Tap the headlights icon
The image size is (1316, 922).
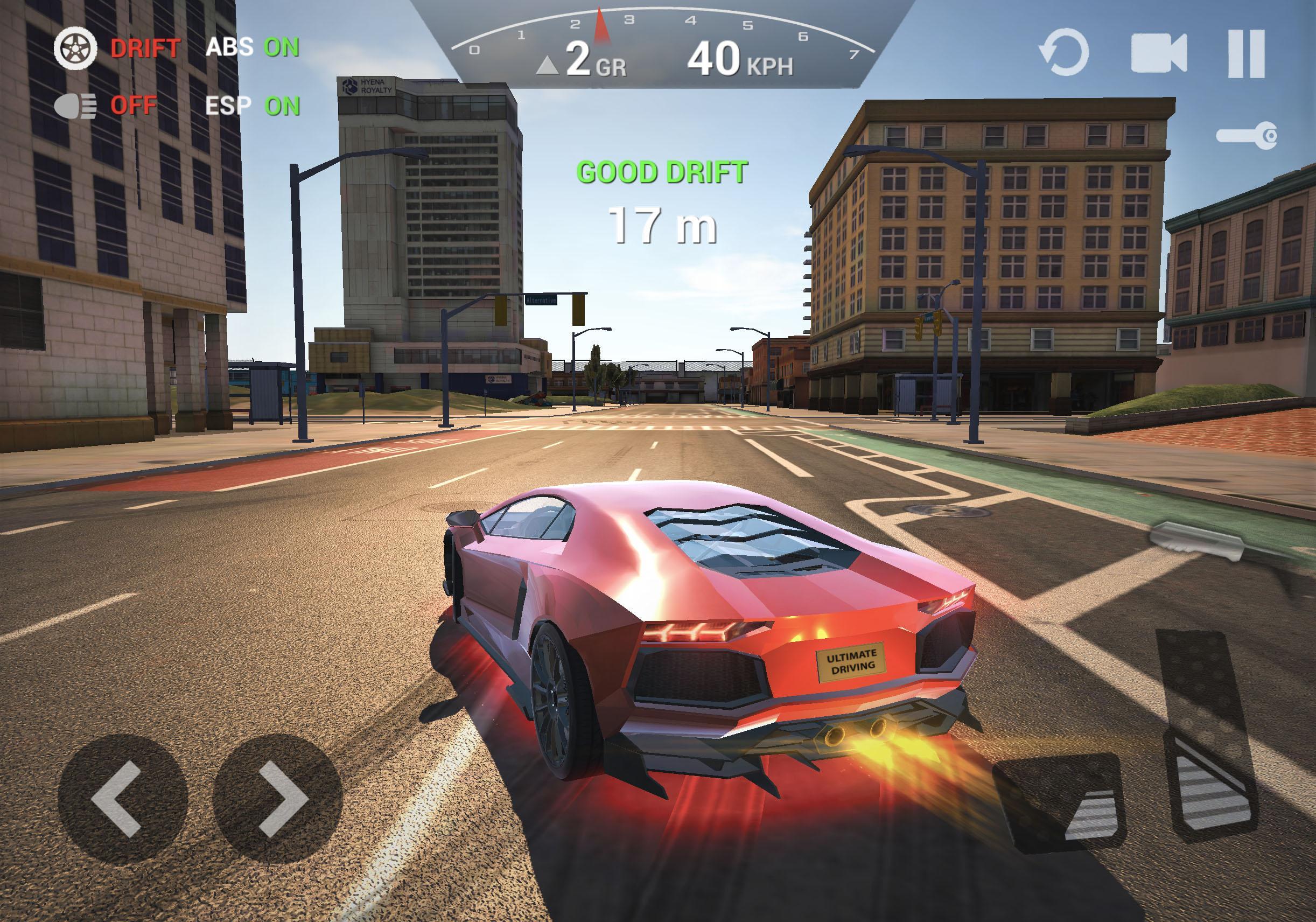pos(77,105)
